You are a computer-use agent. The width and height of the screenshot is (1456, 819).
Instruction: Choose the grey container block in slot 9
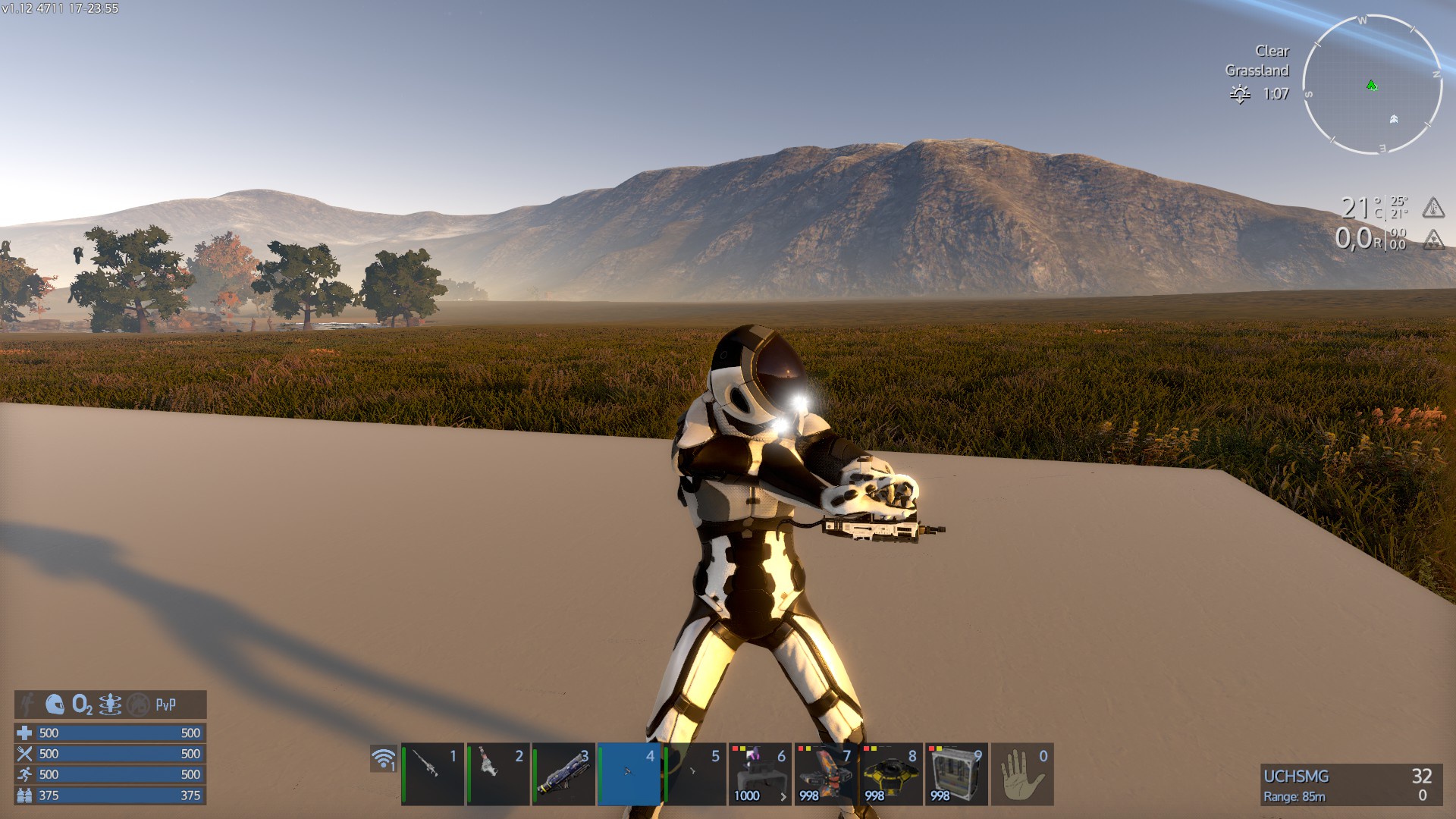(x=957, y=773)
